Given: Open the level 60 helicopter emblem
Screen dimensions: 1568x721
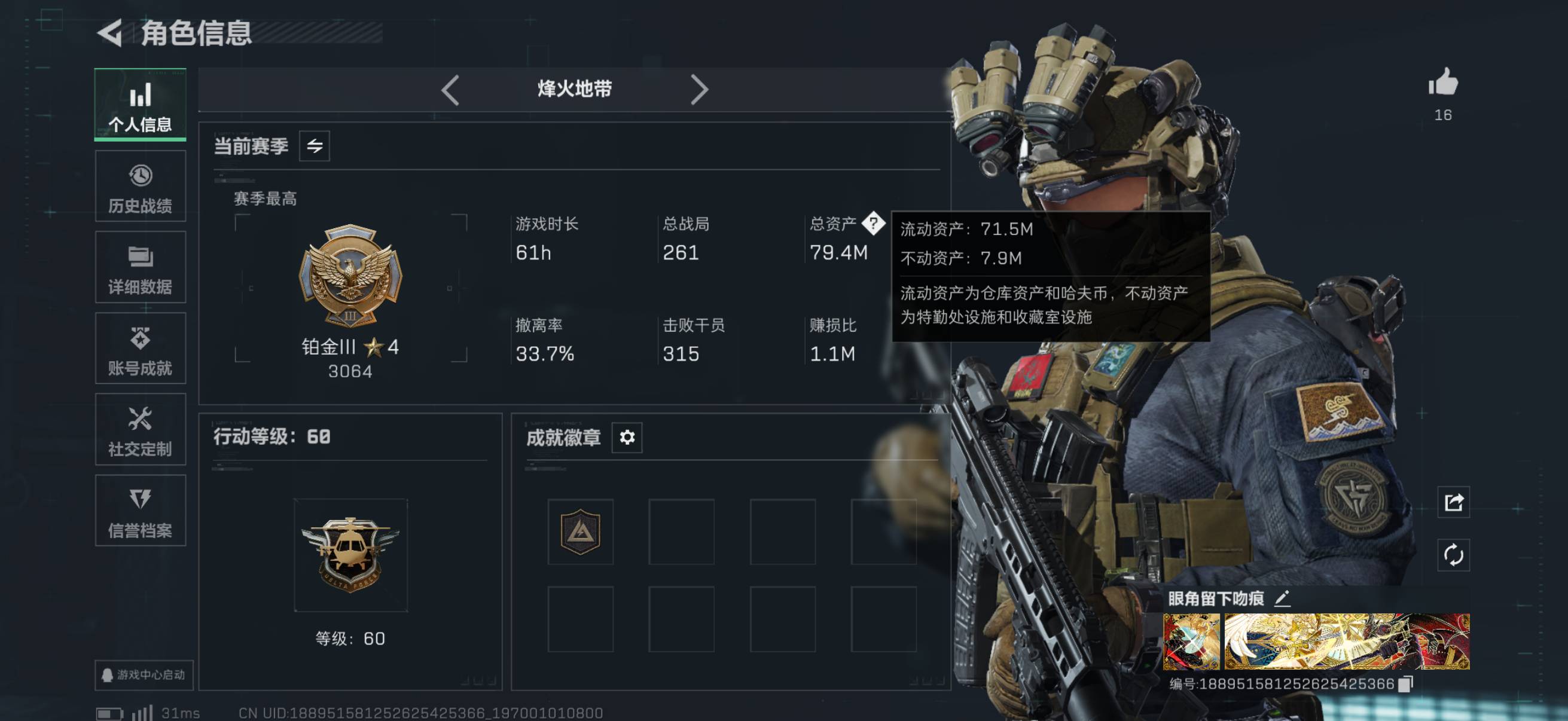Looking at the screenshot, I should [x=350, y=555].
